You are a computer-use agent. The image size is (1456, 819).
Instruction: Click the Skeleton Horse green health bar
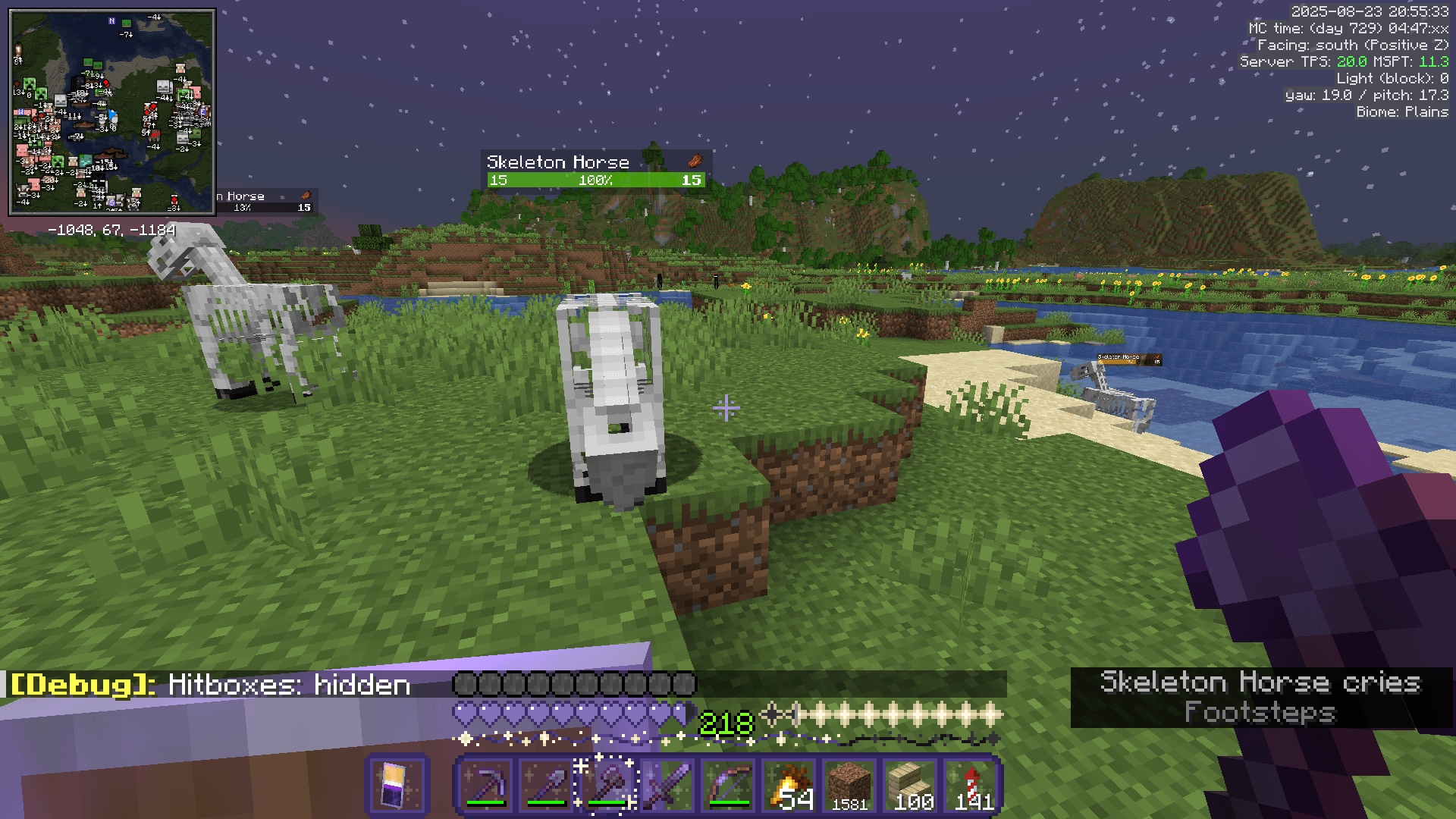coord(594,180)
